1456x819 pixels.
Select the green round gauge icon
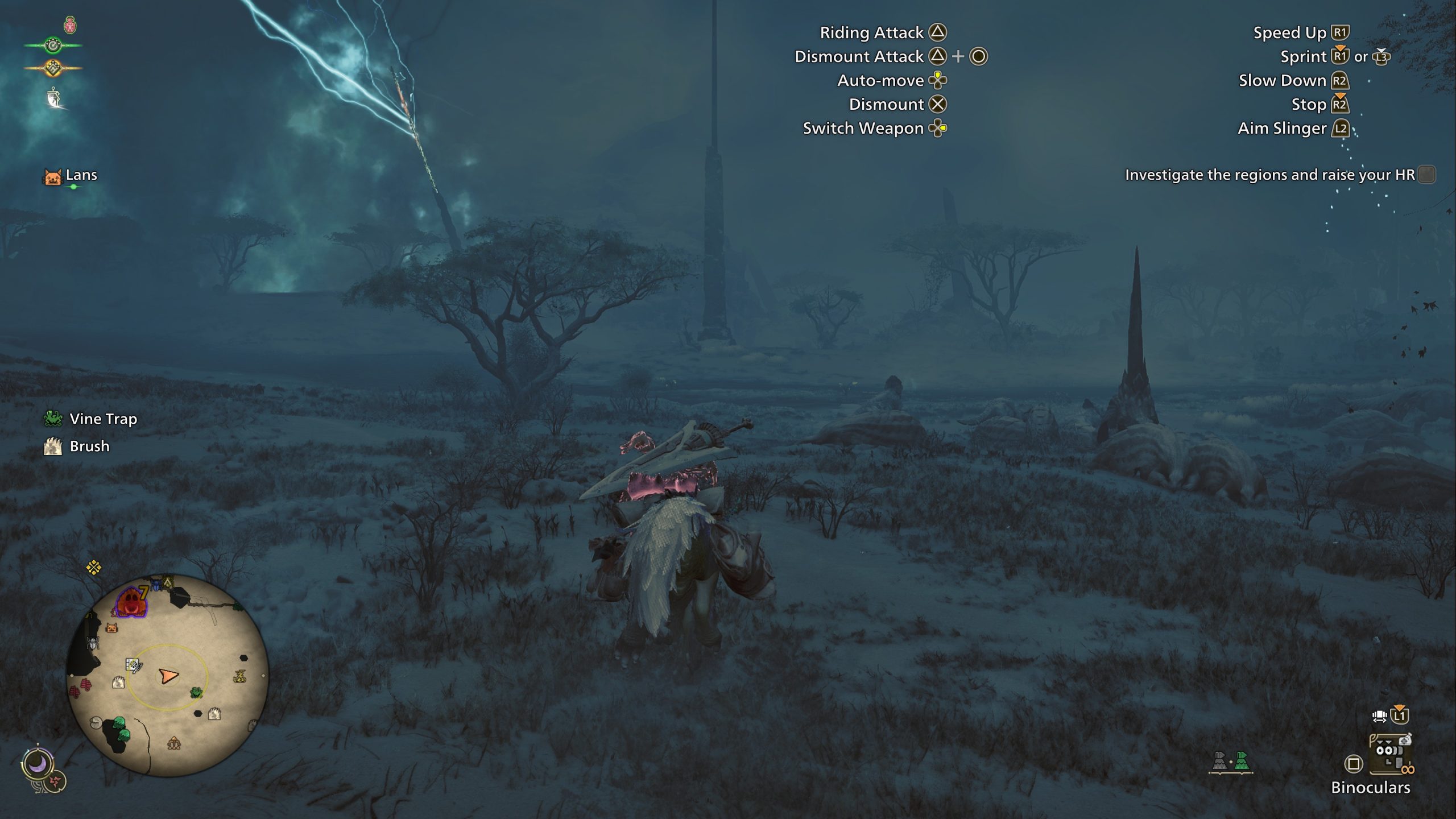tap(53, 45)
